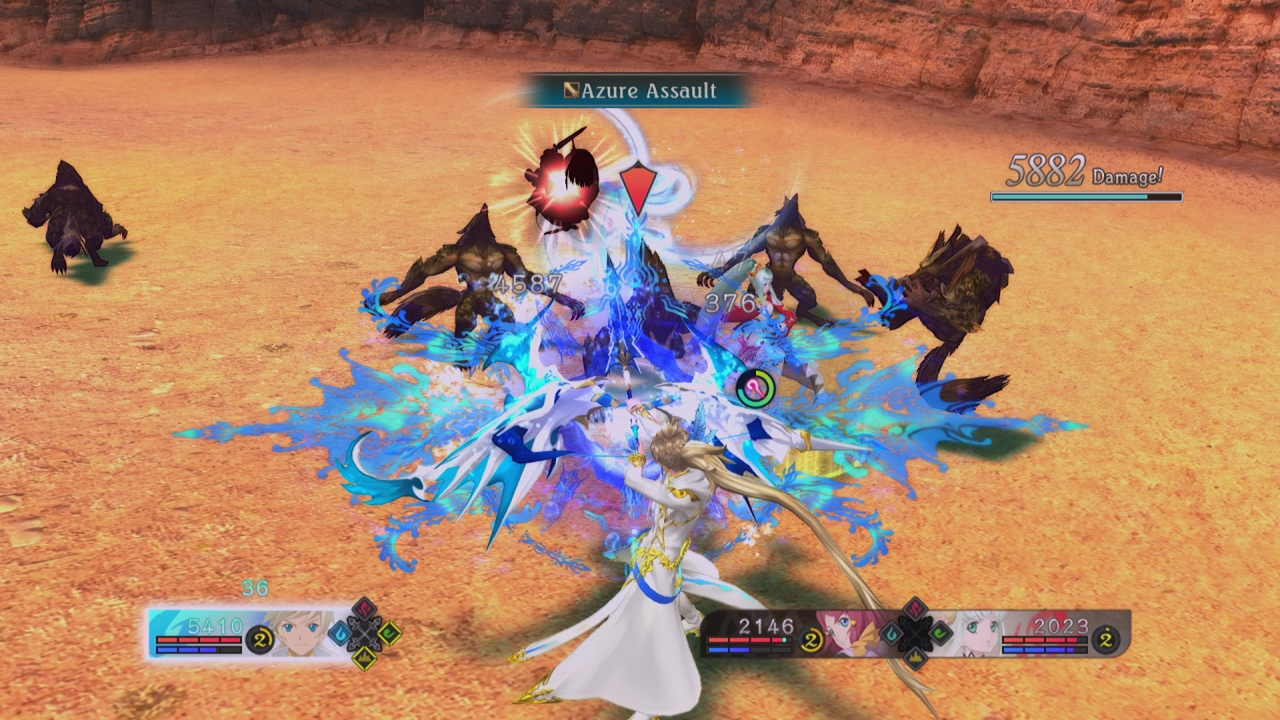This screenshot has height=720, width=1280.
Task: Select the red-haired character's party portrait
Action: point(850,632)
